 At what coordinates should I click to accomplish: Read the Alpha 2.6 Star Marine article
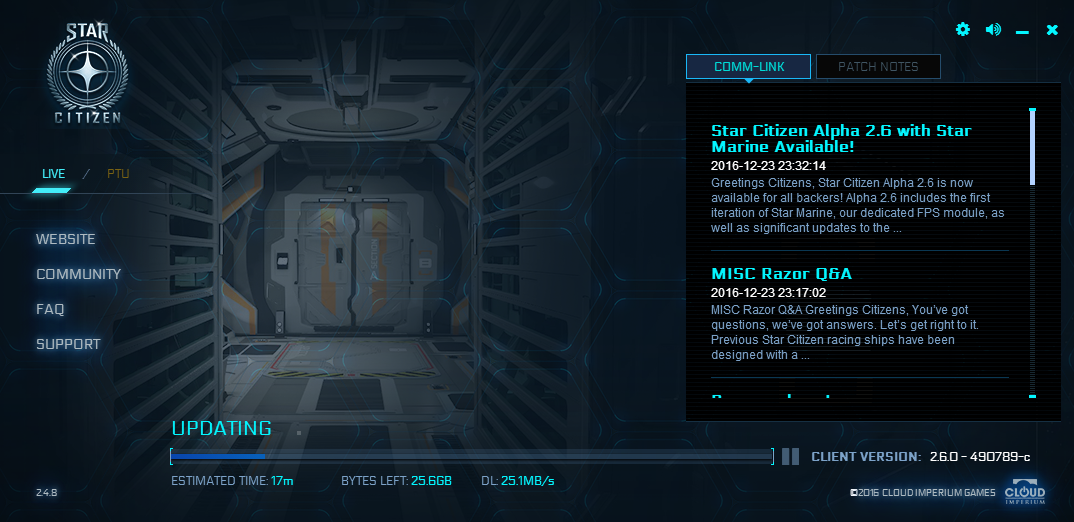tap(841, 138)
